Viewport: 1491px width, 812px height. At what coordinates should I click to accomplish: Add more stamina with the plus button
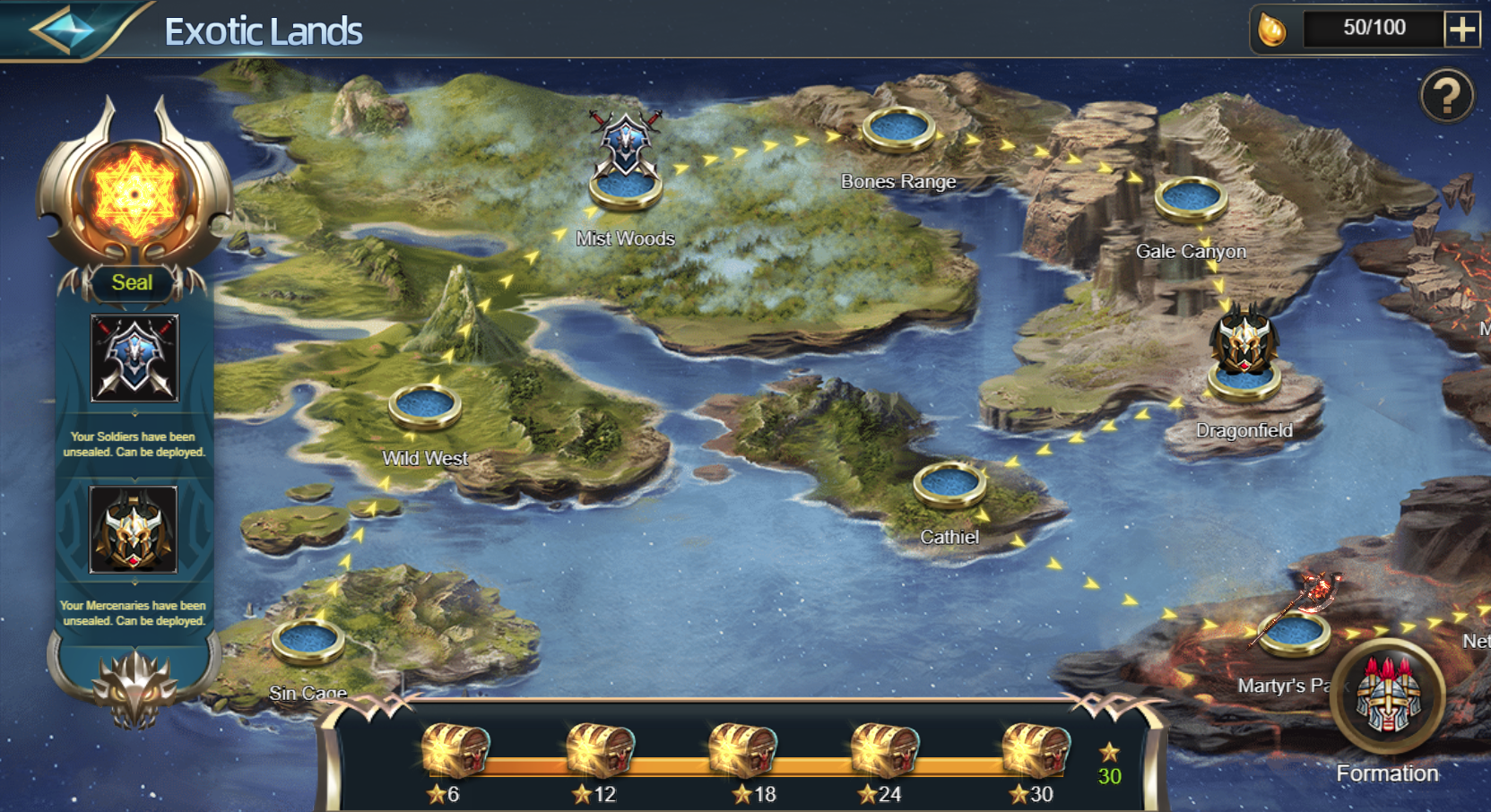(x=1461, y=30)
